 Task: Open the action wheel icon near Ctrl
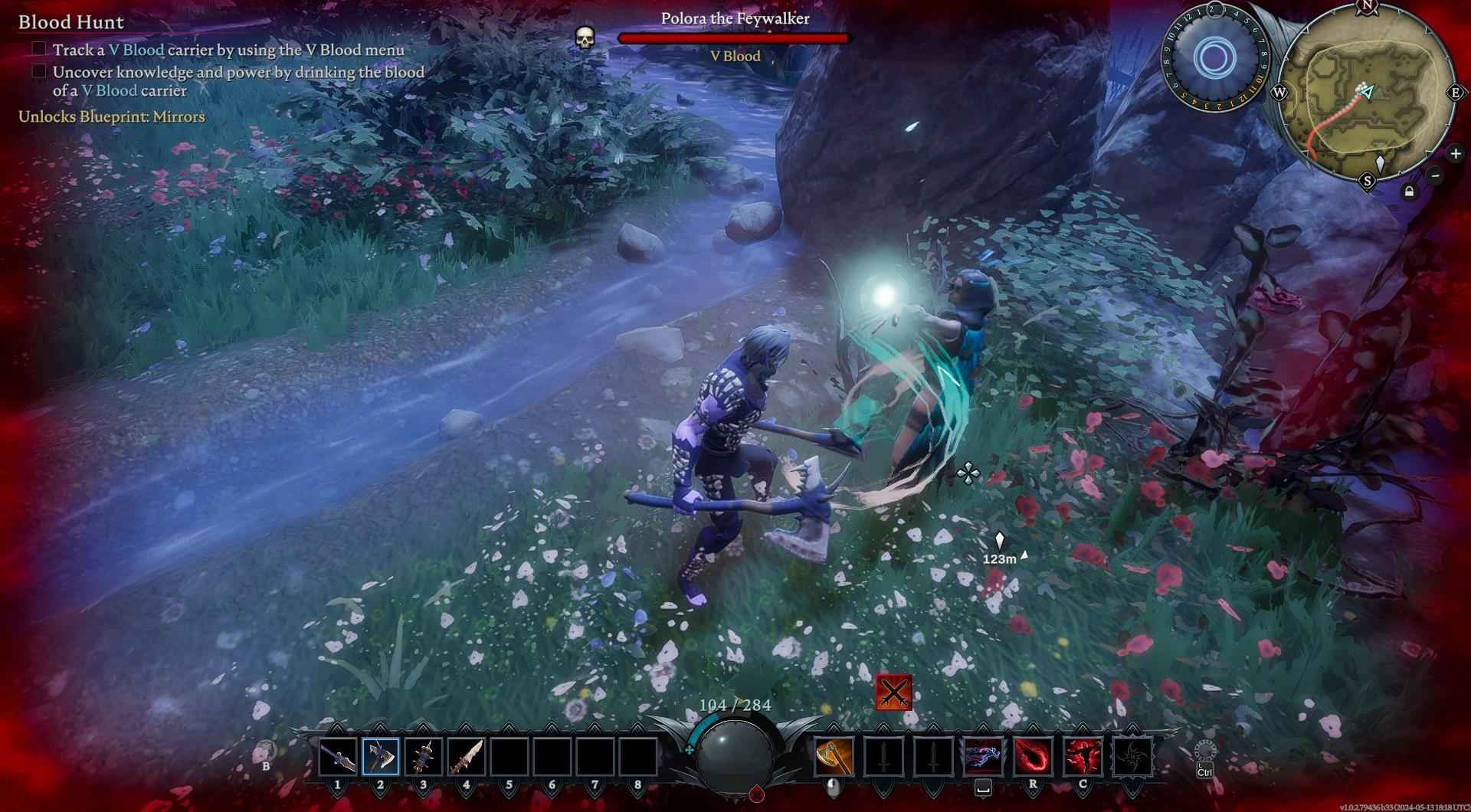[x=1204, y=751]
